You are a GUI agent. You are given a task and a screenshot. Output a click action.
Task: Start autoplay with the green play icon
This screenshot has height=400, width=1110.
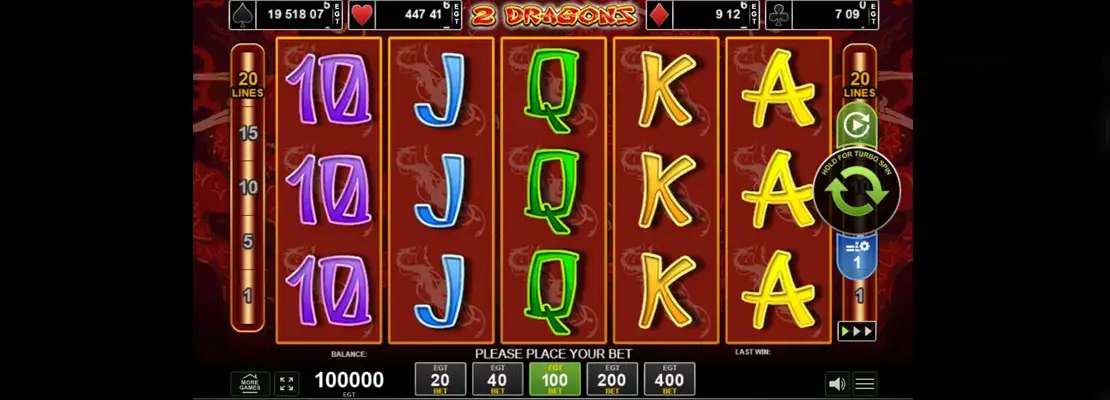tap(857, 127)
